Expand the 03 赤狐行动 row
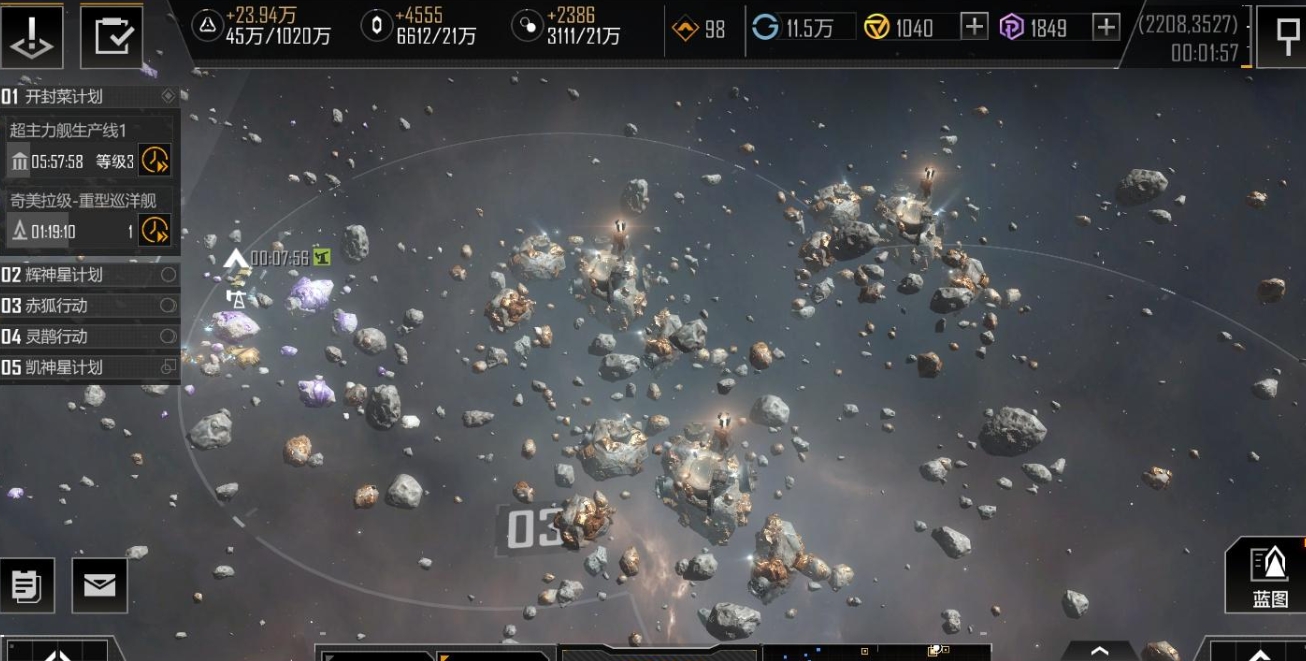 pos(88,305)
